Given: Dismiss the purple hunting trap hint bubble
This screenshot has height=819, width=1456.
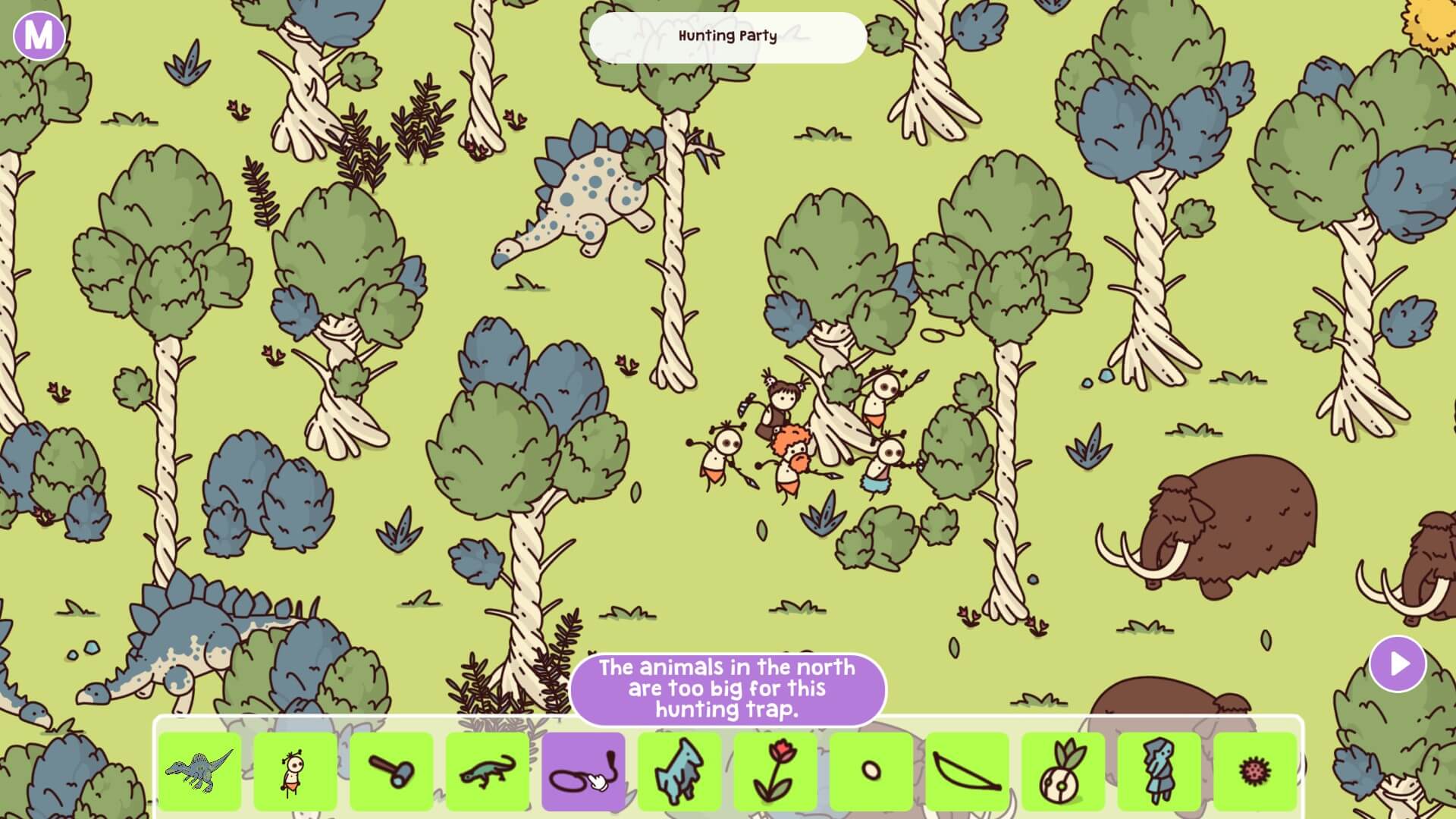Looking at the screenshot, I should 727,689.
